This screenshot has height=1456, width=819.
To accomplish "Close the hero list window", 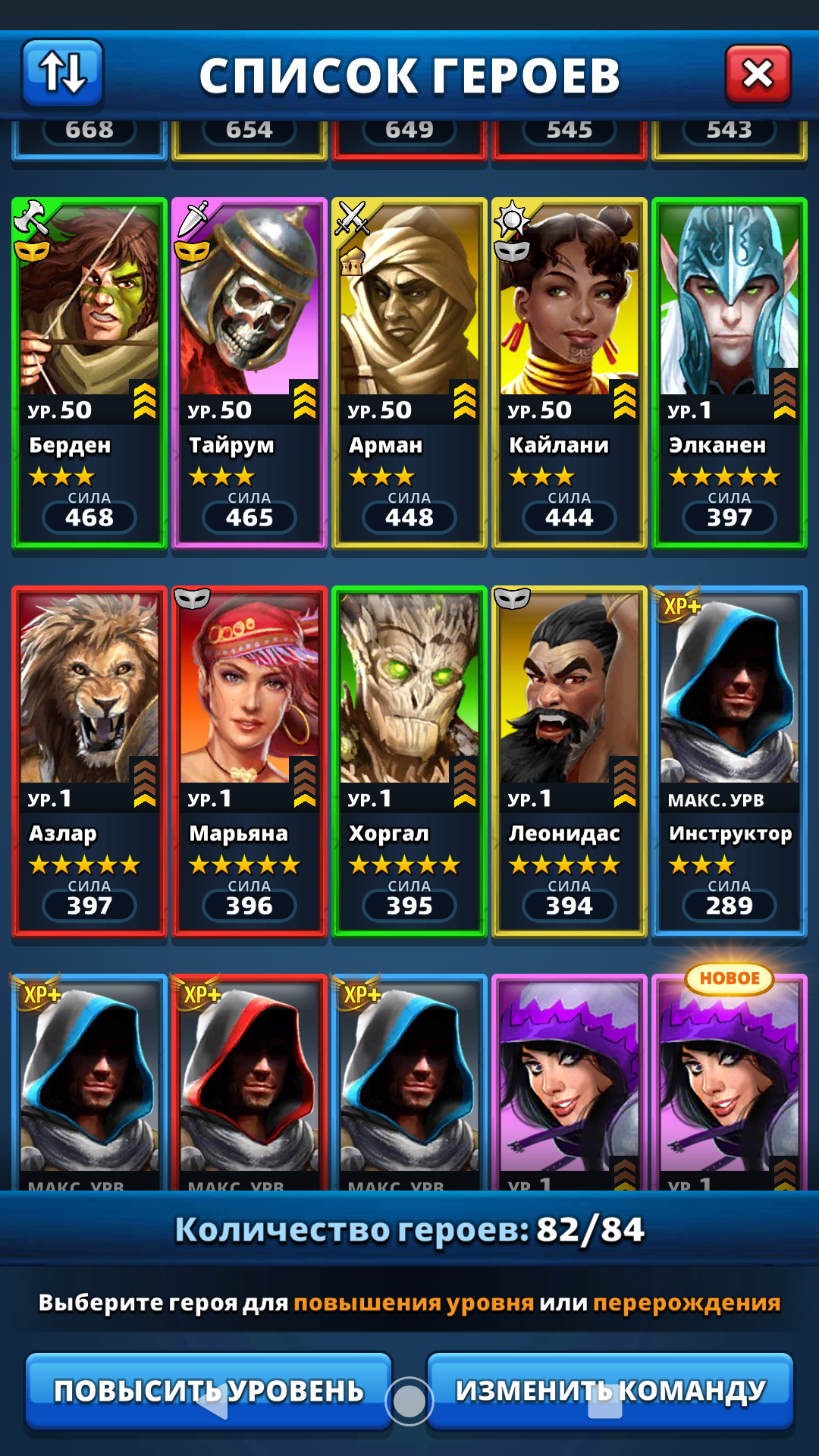I will click(x=758, y=74).
